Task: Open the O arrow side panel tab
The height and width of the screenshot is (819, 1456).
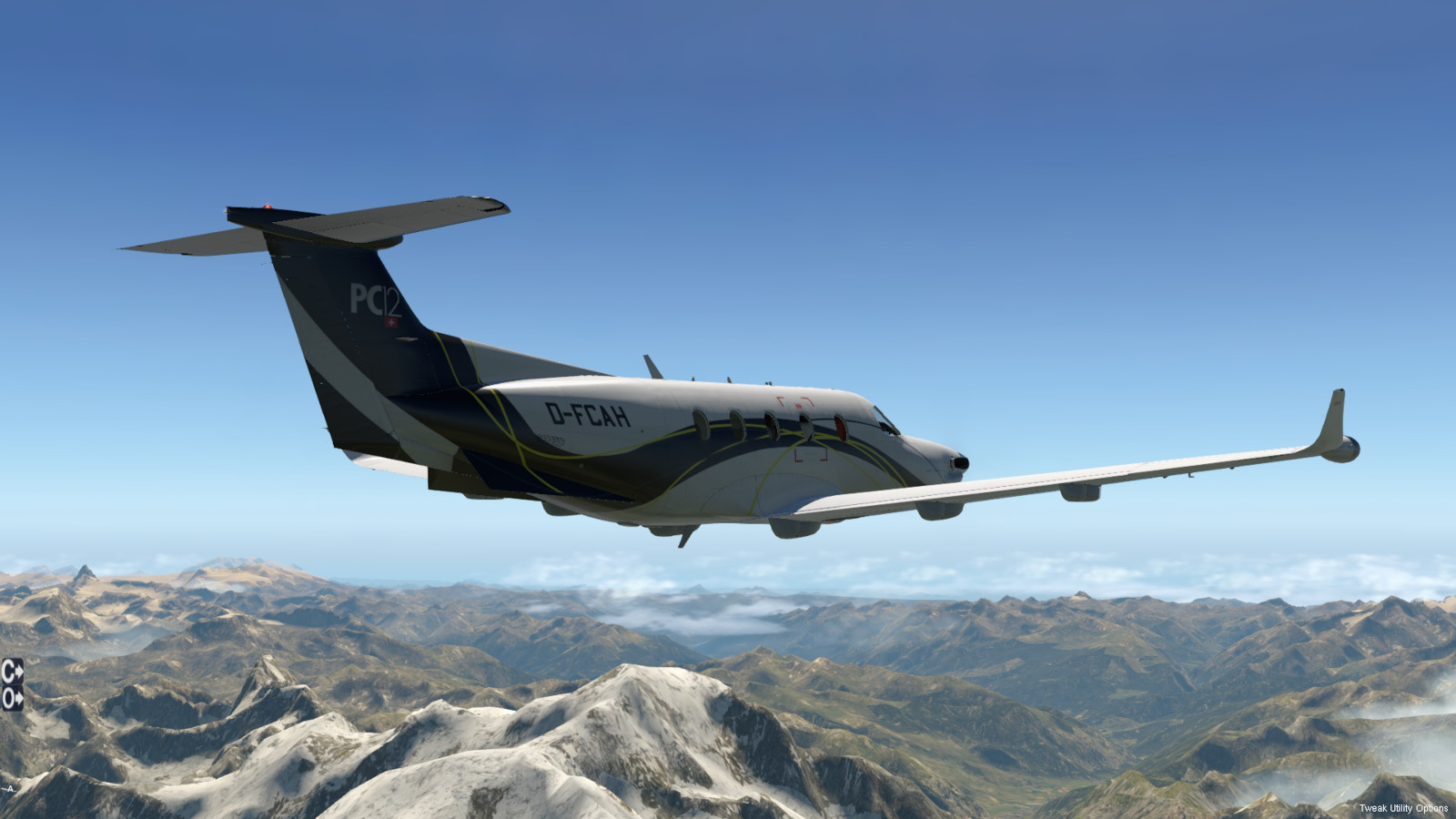Action: 12,698
